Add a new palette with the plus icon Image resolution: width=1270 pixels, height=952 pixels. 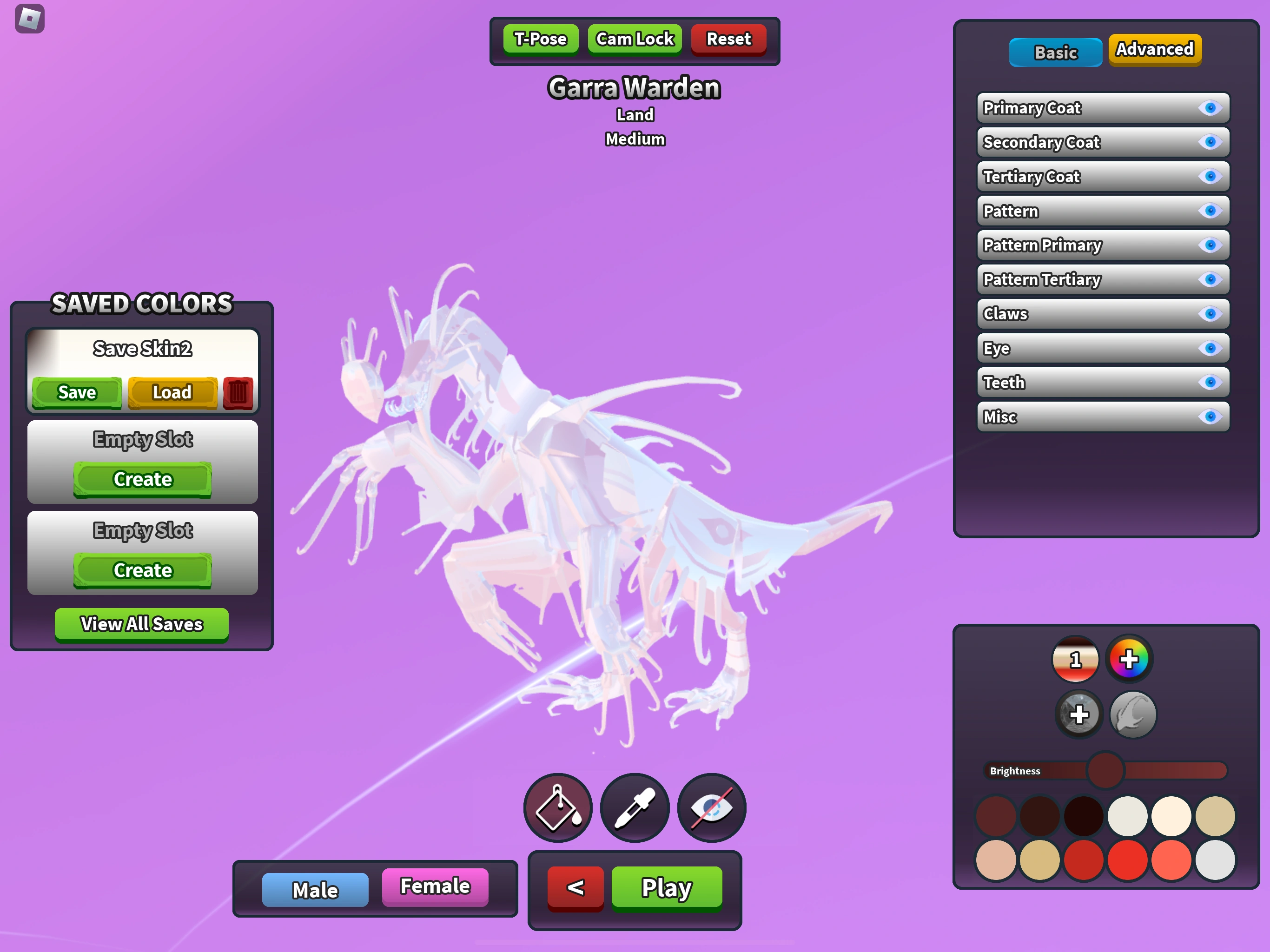[1079, 715]
